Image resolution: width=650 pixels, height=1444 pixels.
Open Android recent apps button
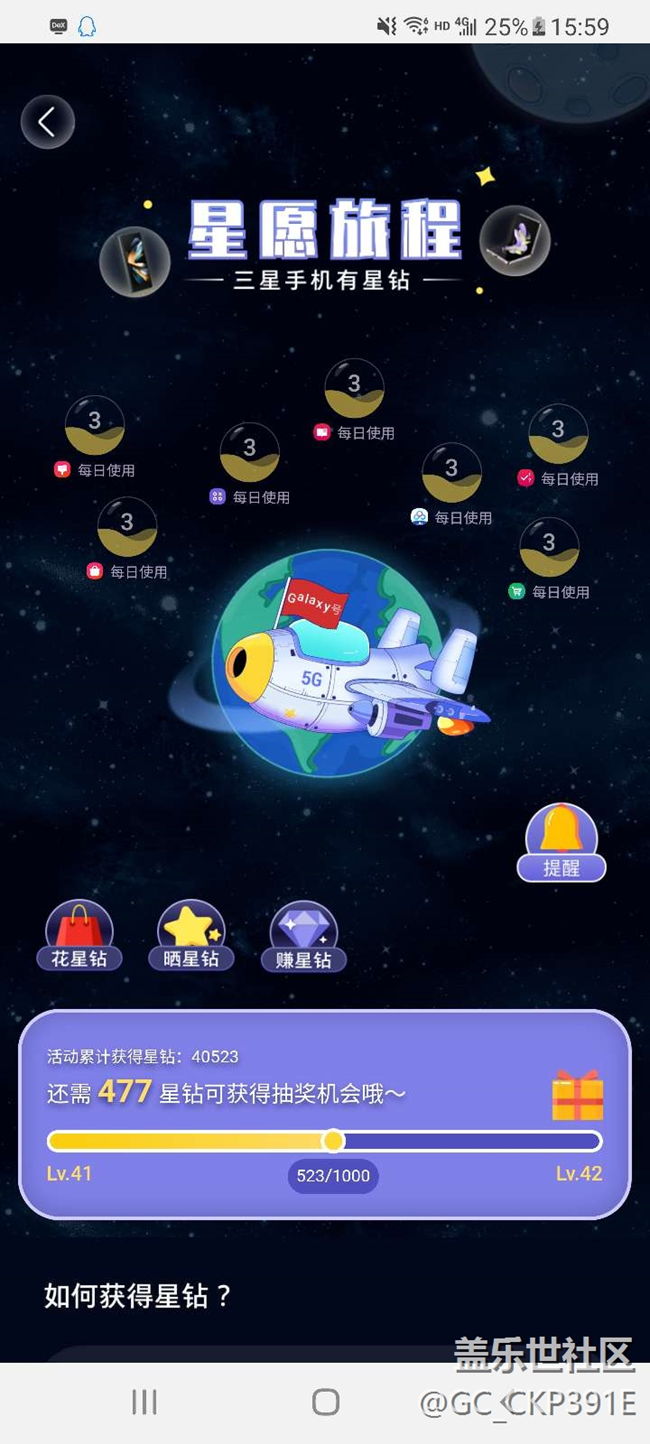tap(144, 1402)
